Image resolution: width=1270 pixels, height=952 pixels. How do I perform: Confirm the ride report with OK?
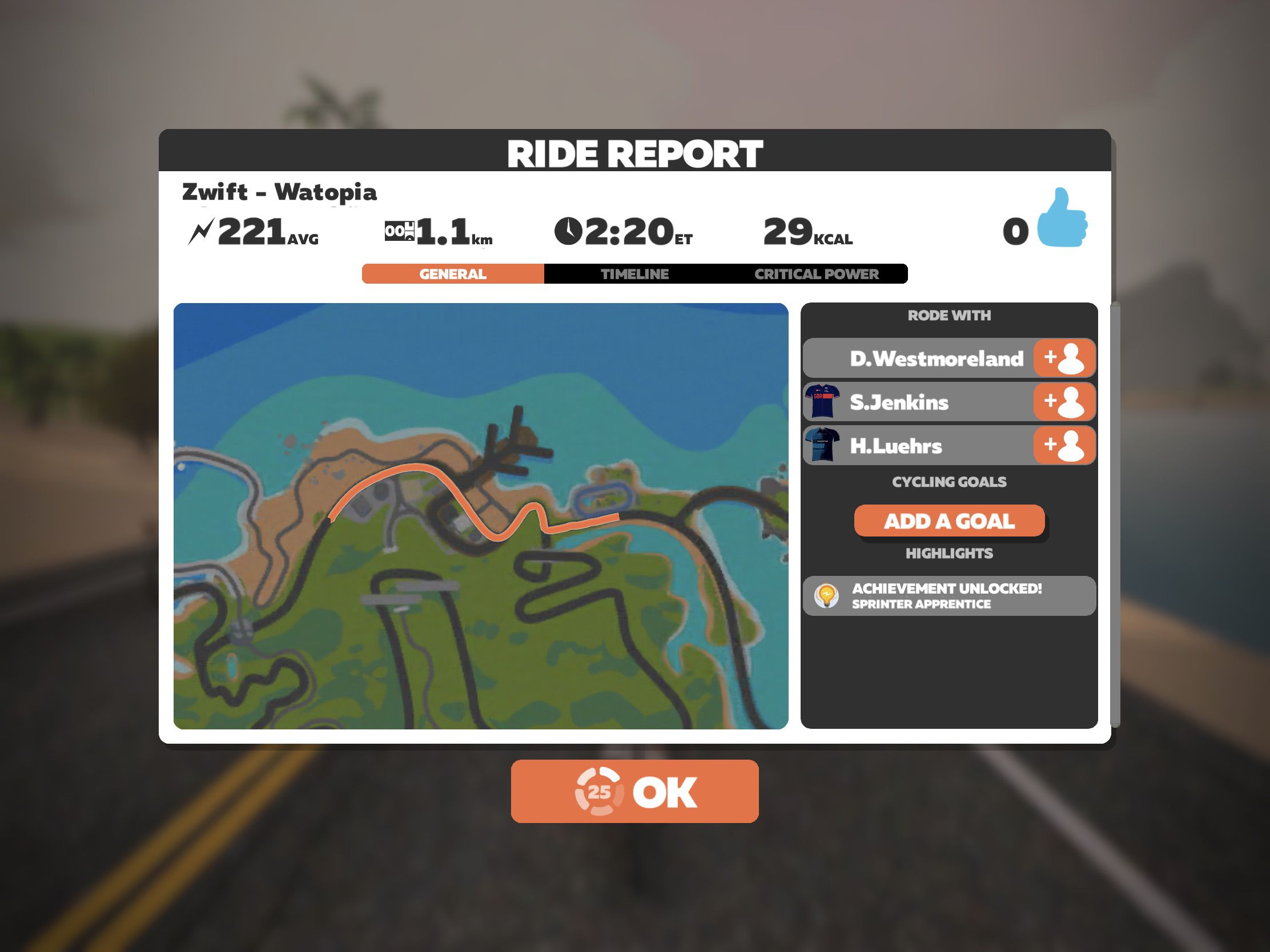(x=634, y=790)
